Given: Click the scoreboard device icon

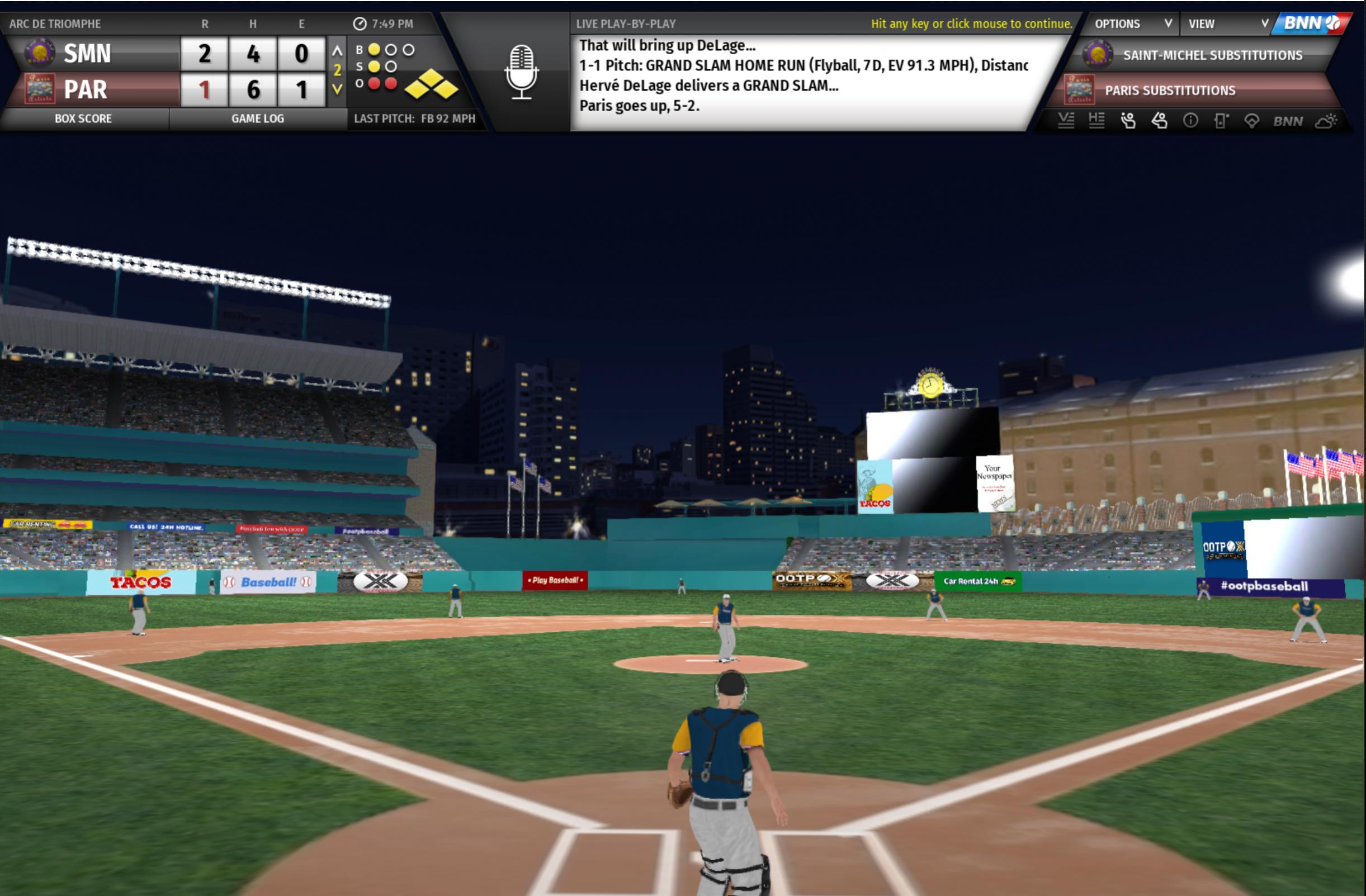Looking at the screenshot, I should (1221, 121).
